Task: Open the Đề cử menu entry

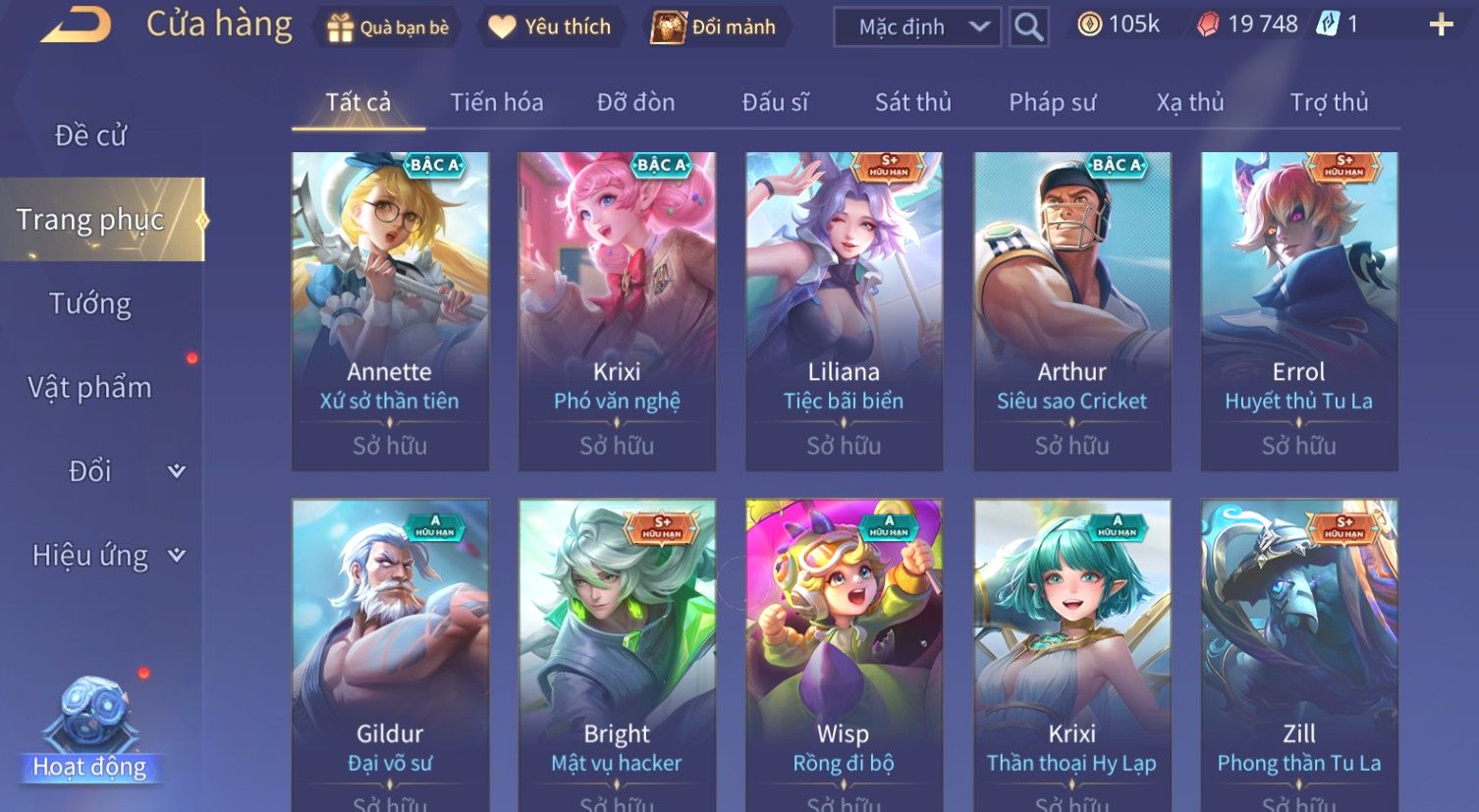Action: [x=90, y=135]
